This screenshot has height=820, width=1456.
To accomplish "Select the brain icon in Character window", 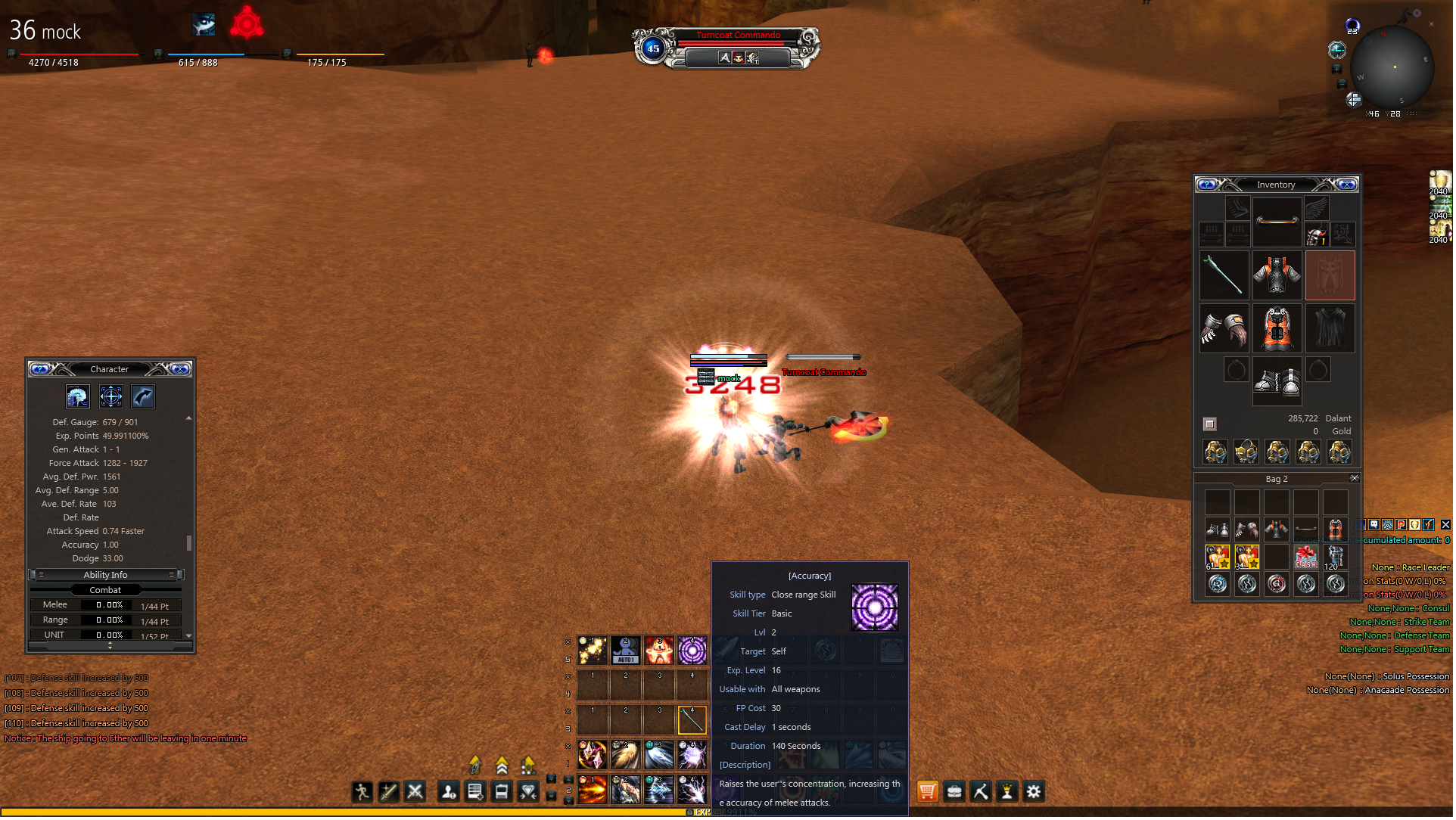I will 77,397.
